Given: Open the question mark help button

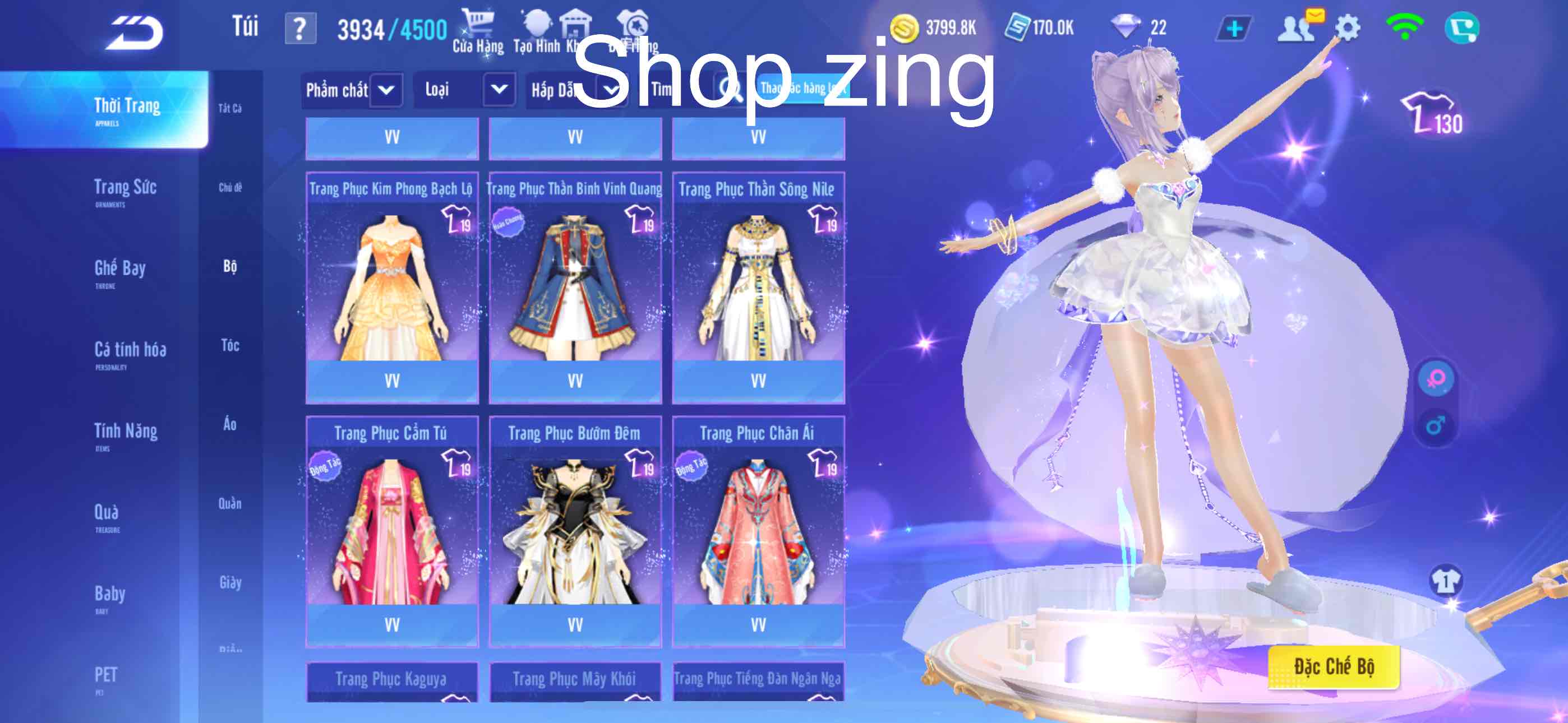Looking at the screenshot, I should point(300,29).
